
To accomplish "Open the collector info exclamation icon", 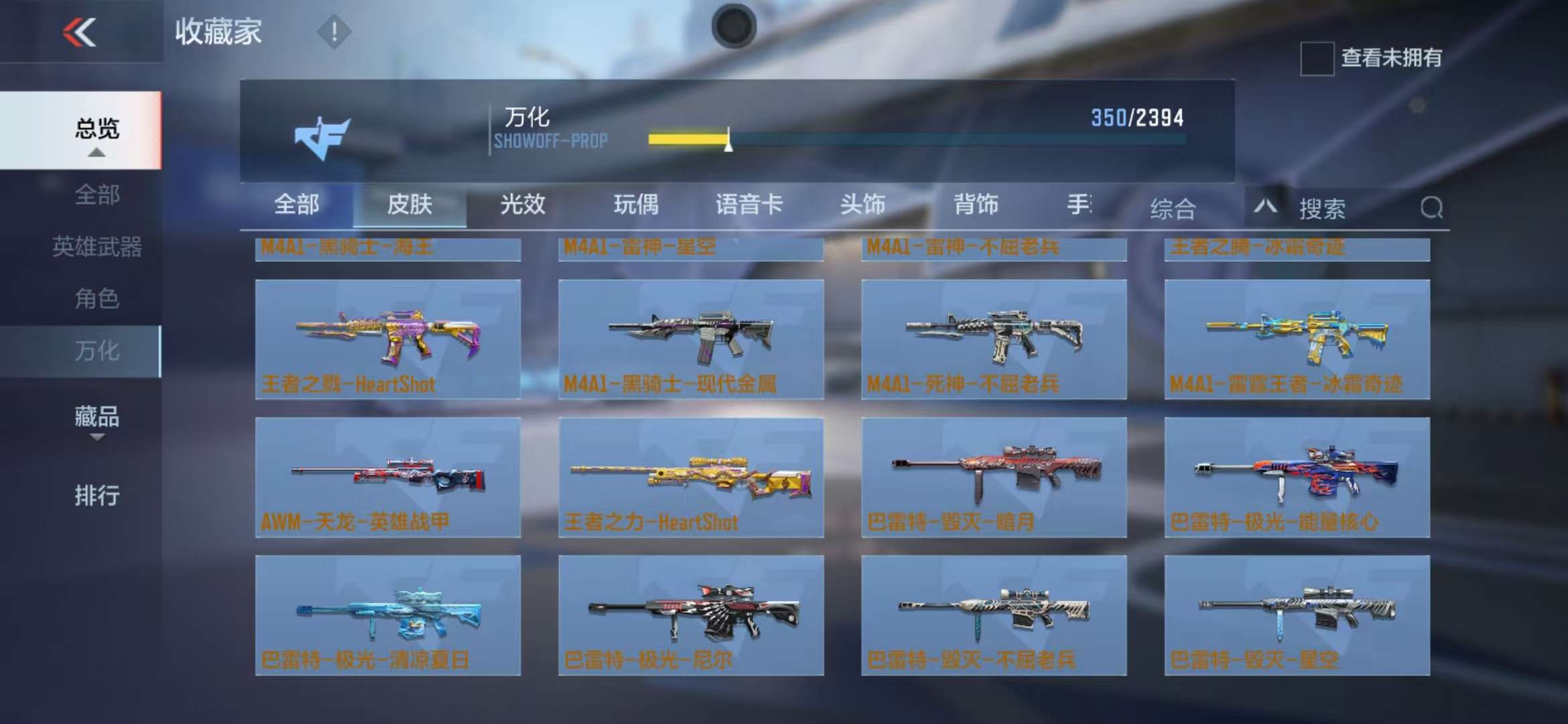I will click(334, 32).
